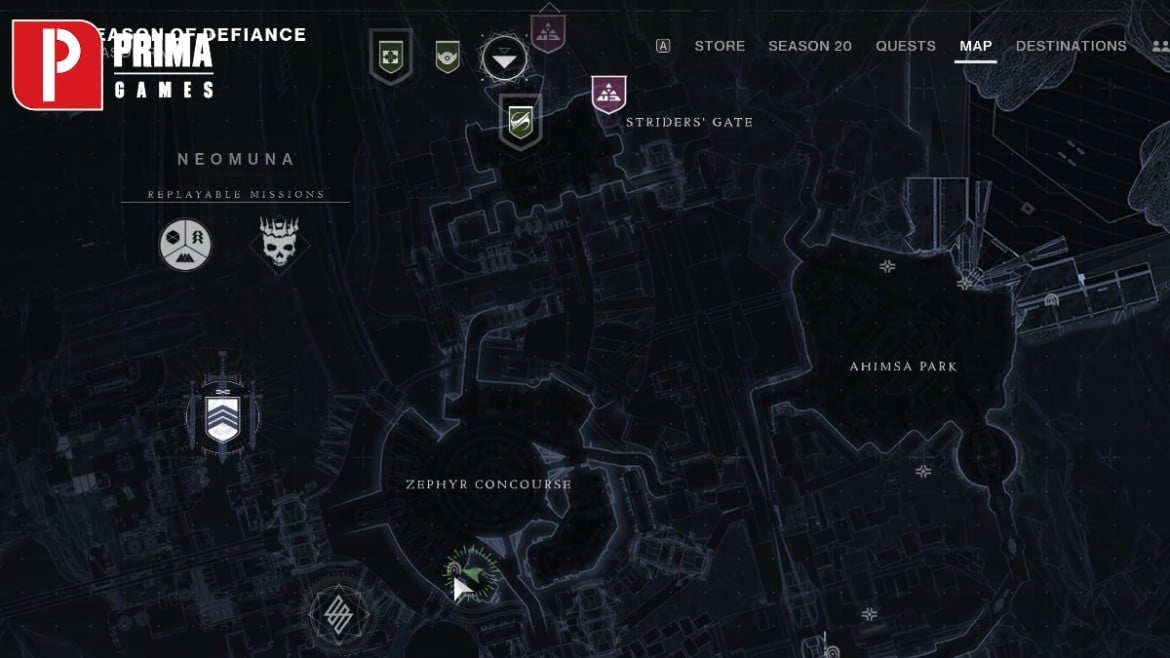Switch to the Season 20 tab
1170x658 pixels.
[x=809, y=46]
